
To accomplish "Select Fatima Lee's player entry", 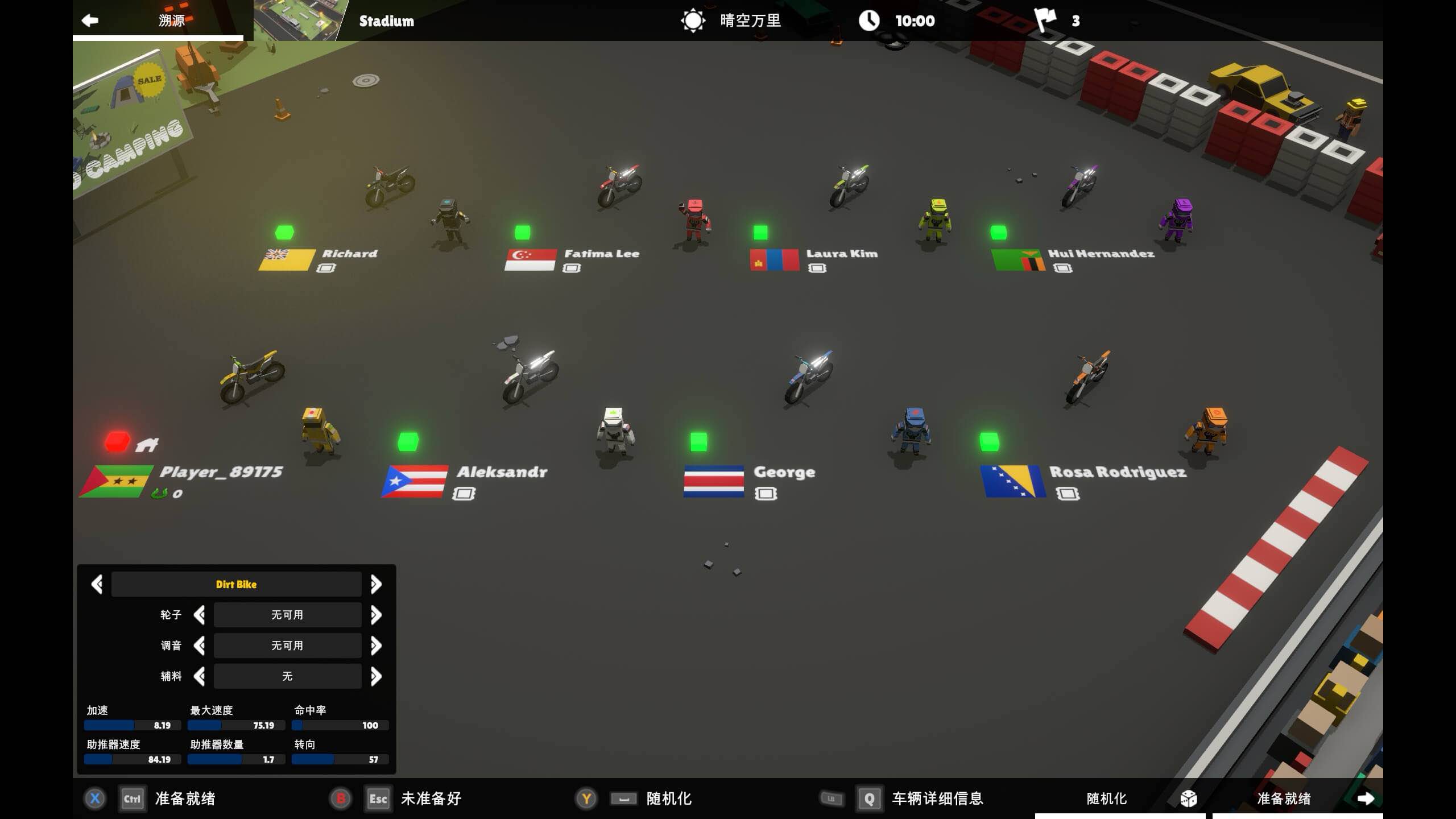I will point(601,254).
